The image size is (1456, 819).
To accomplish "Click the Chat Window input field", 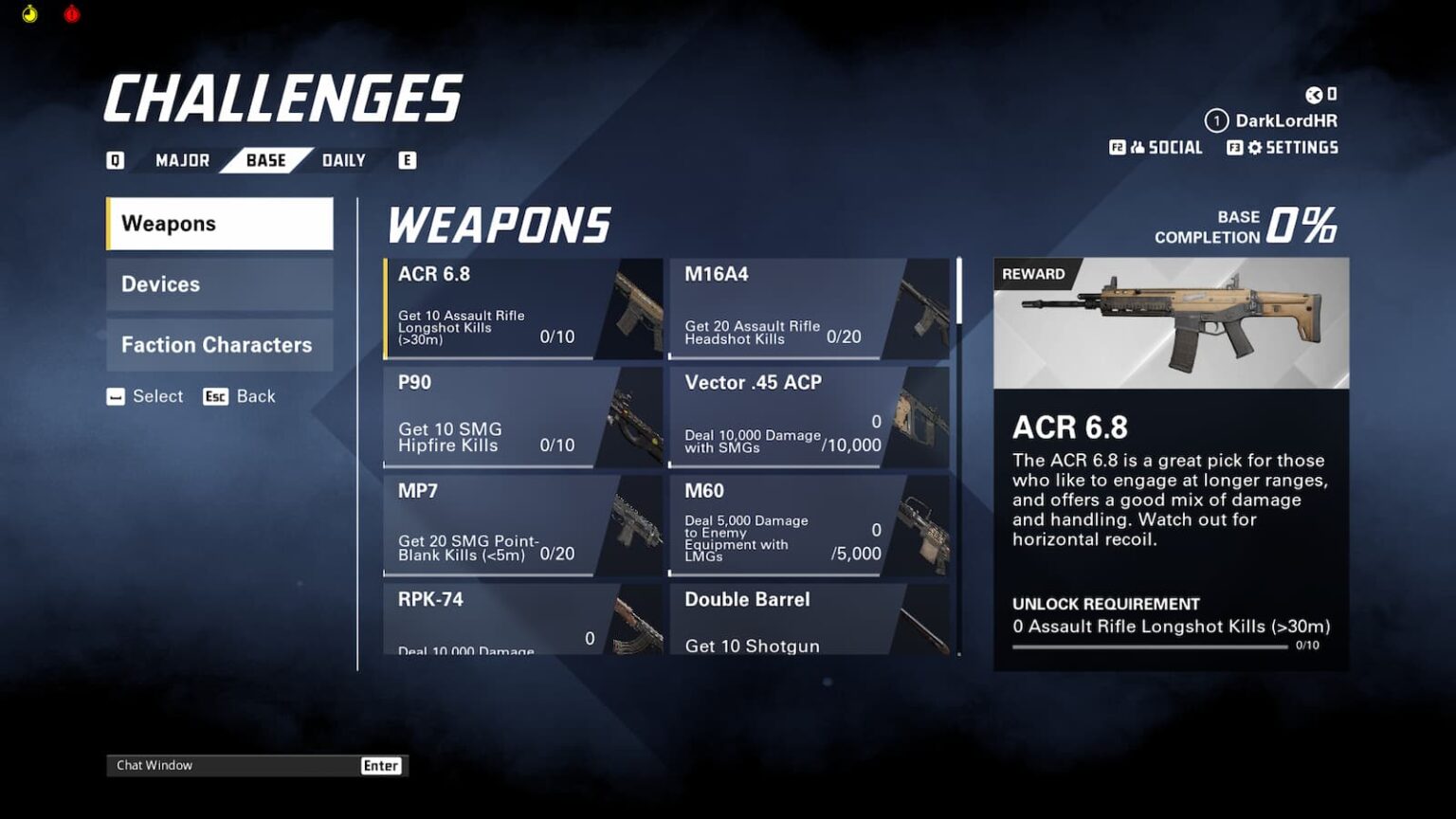I will 232,765.
